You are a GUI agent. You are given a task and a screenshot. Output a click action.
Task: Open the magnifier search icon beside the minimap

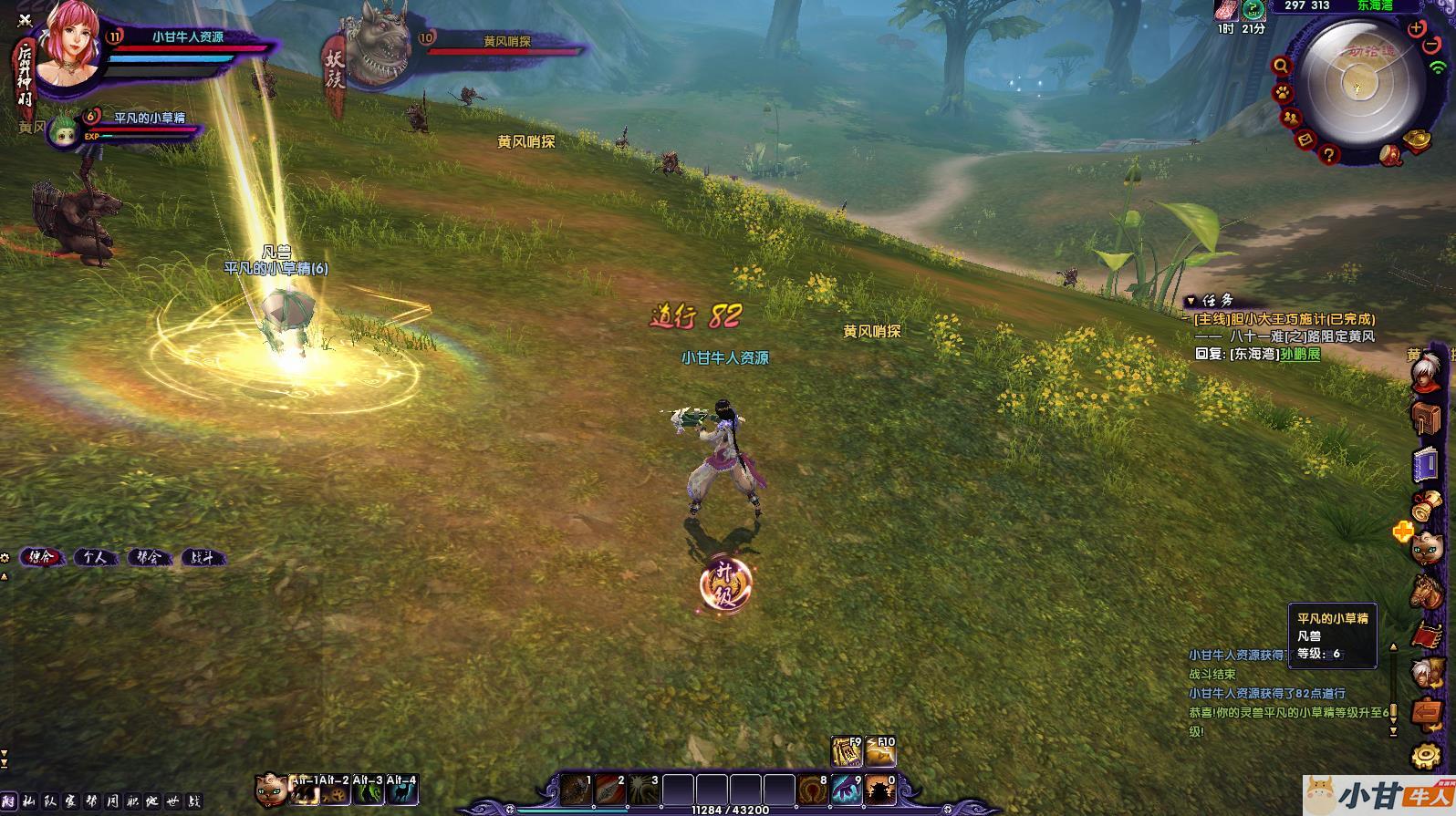tap(1282, 66)
